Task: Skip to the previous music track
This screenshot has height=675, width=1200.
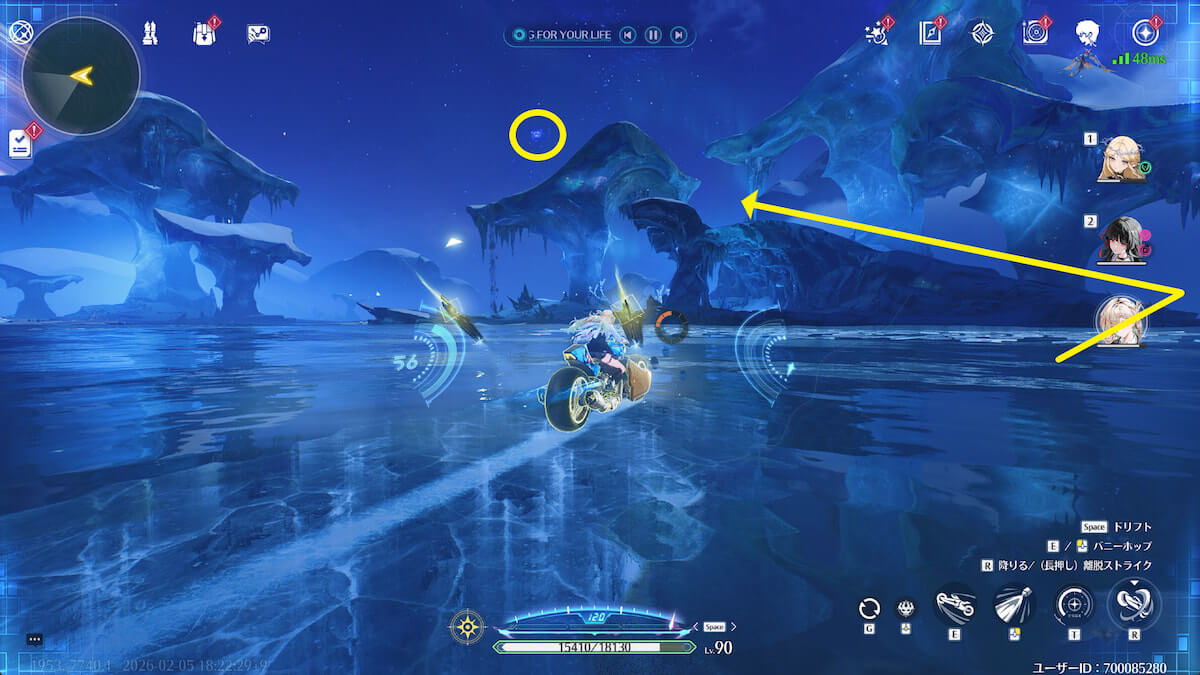Action: 627,35
